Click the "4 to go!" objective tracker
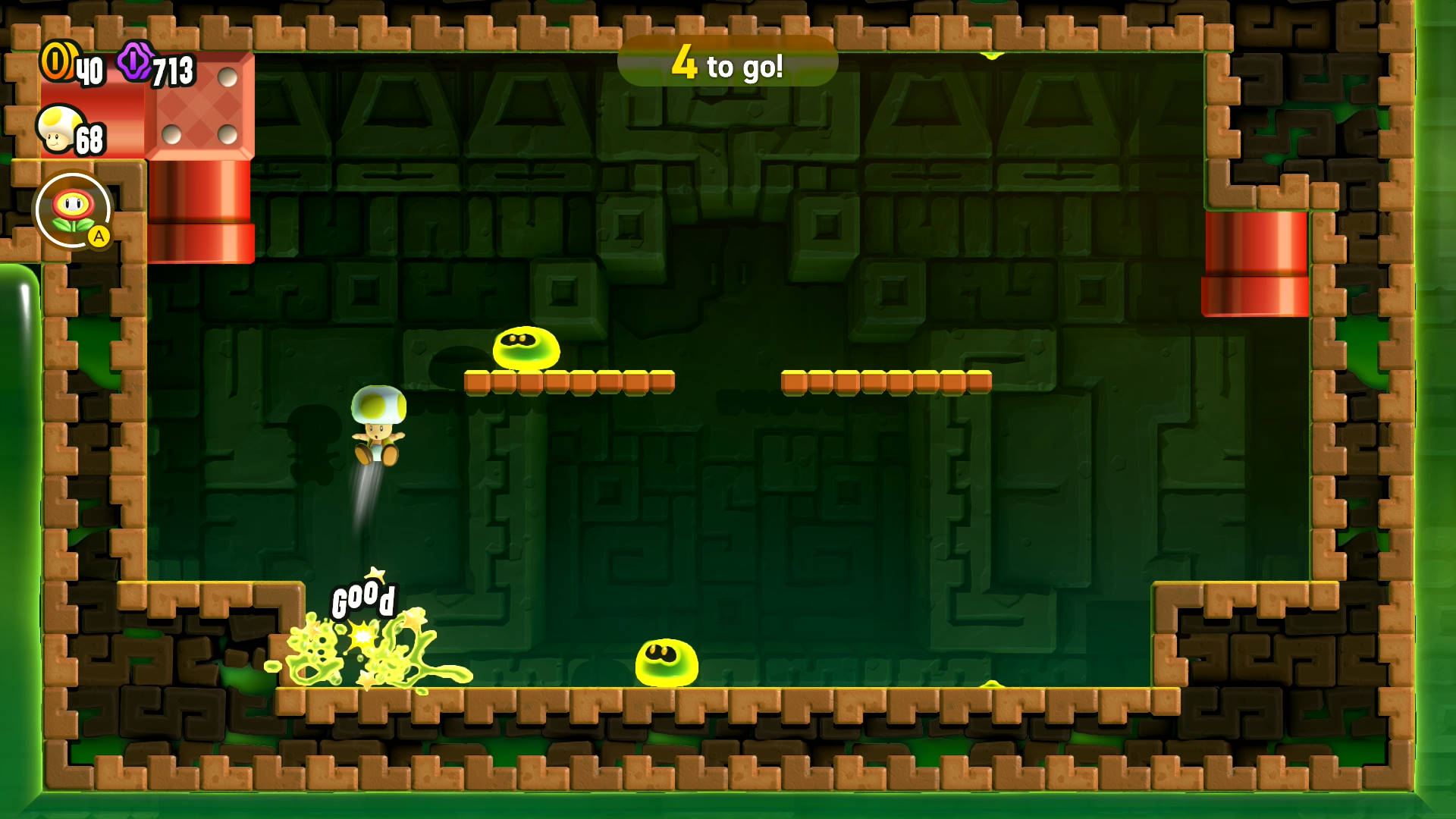 click(727, 62)
